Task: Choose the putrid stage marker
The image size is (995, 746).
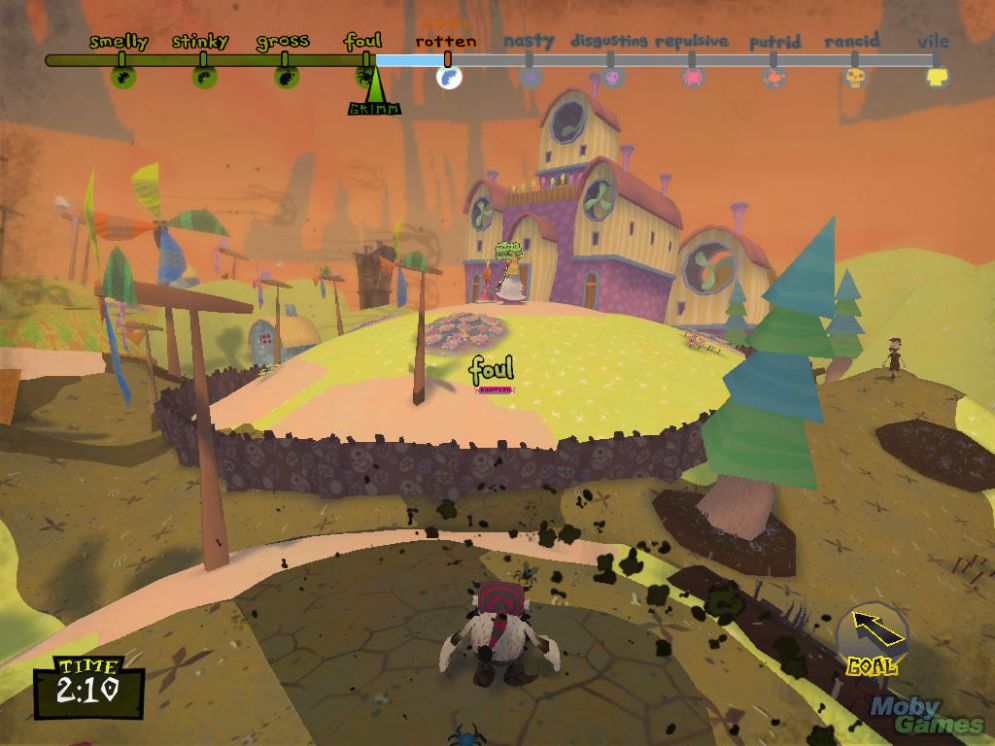Action: [773, 76]
